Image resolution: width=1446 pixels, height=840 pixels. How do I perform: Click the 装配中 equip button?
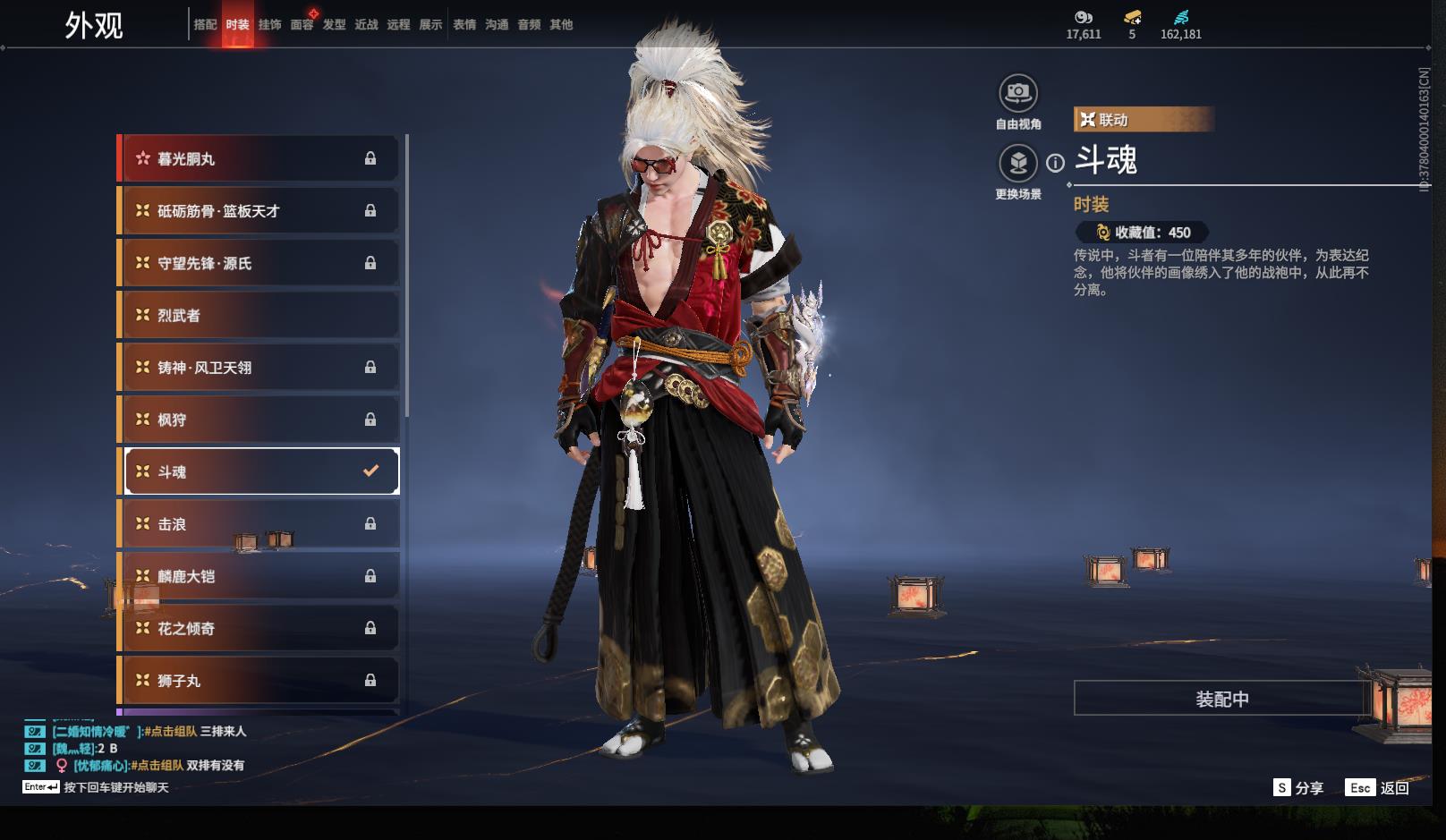pos(1221,699)
